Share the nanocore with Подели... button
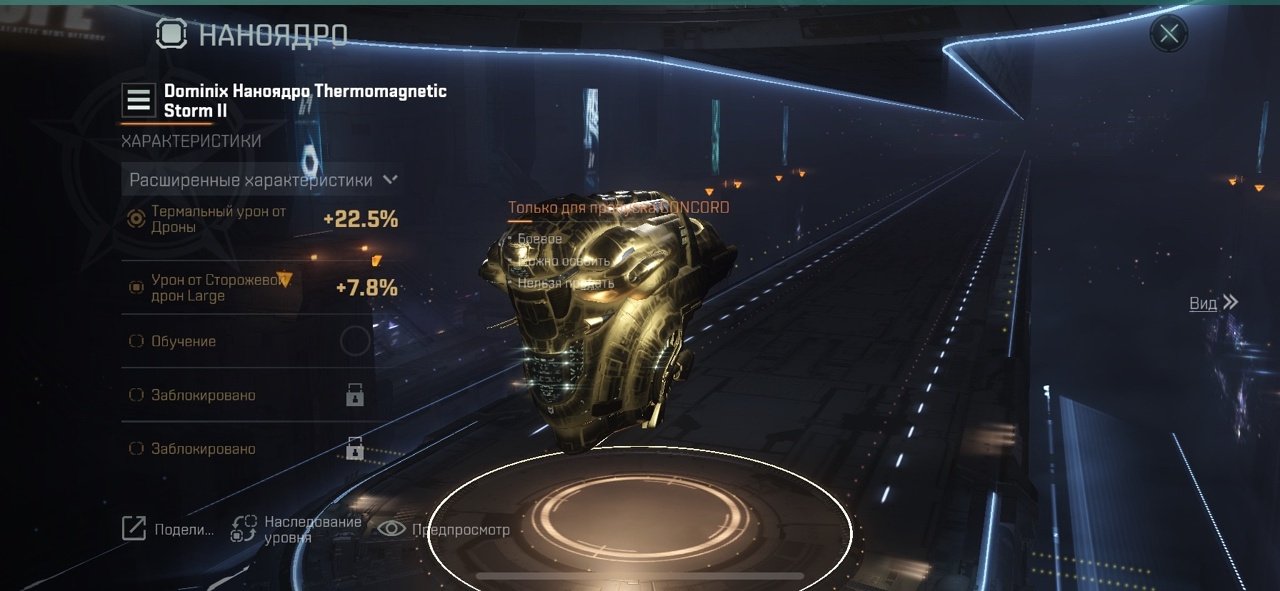This screenshot has width=1280, height=591. click(168, 529)
